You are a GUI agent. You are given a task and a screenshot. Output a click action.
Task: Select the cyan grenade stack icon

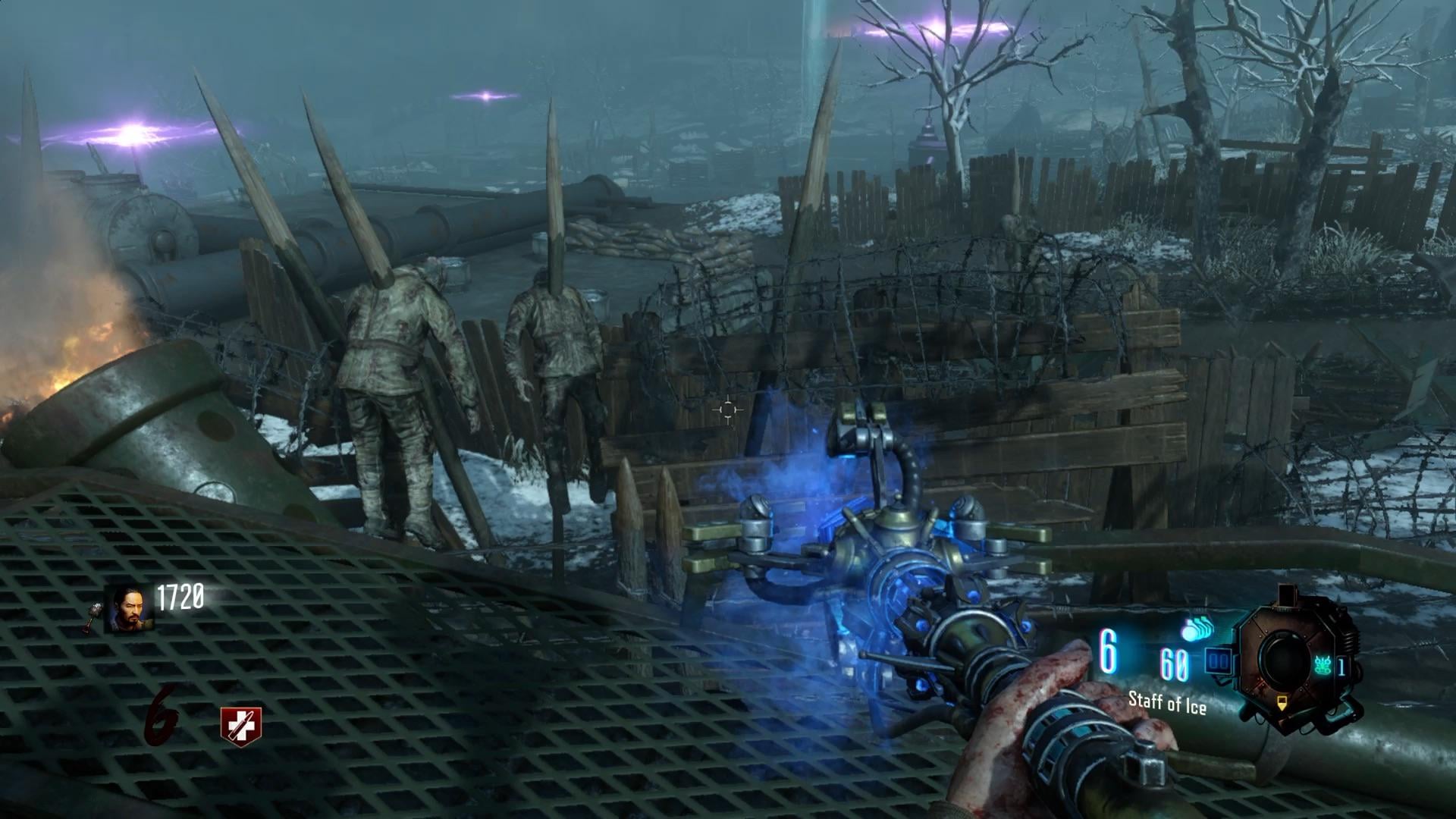coord(1197,631)
